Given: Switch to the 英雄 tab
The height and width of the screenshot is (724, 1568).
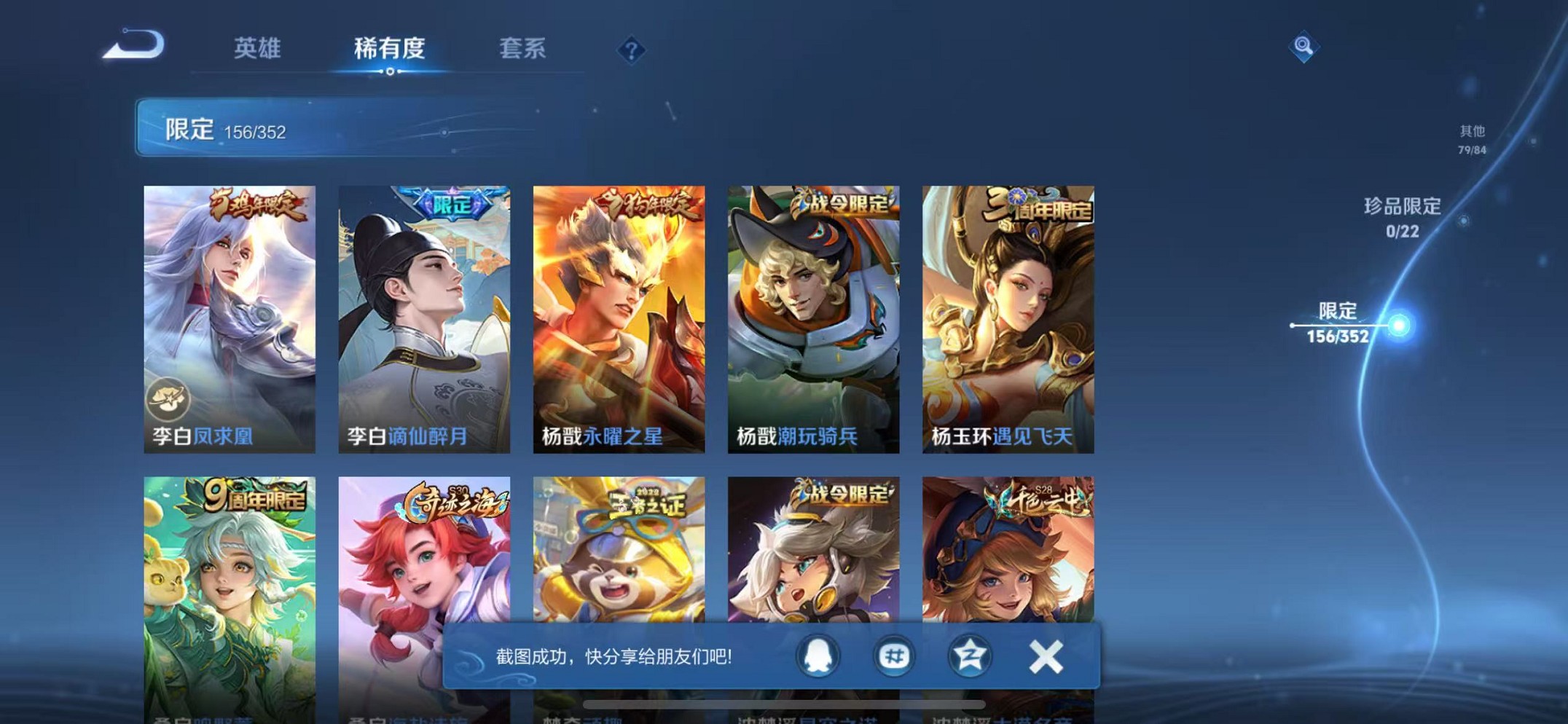Looking at the screenshot, I should 257,48.
